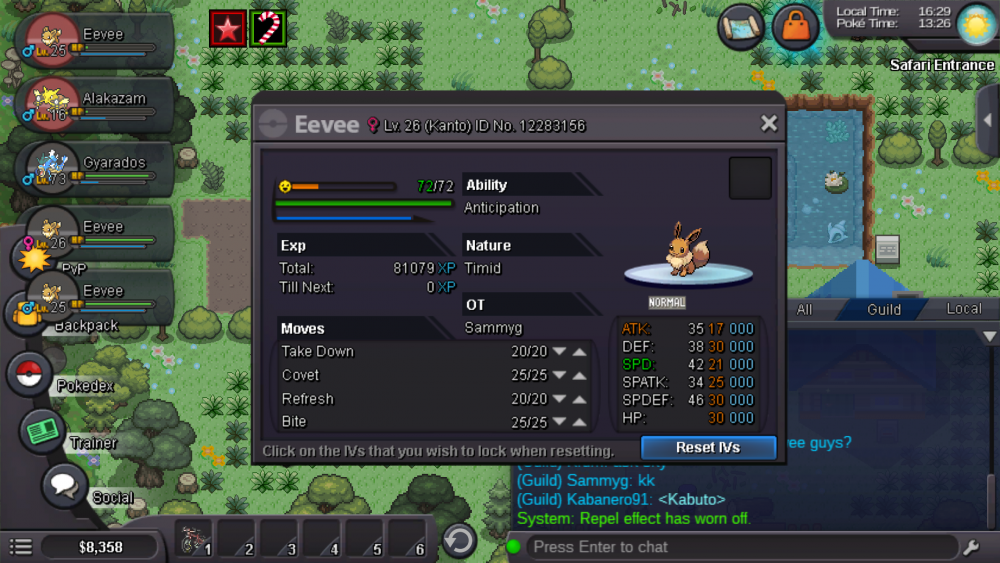
Task: Close the Eevee summary window
Action: tap(768, 124)
